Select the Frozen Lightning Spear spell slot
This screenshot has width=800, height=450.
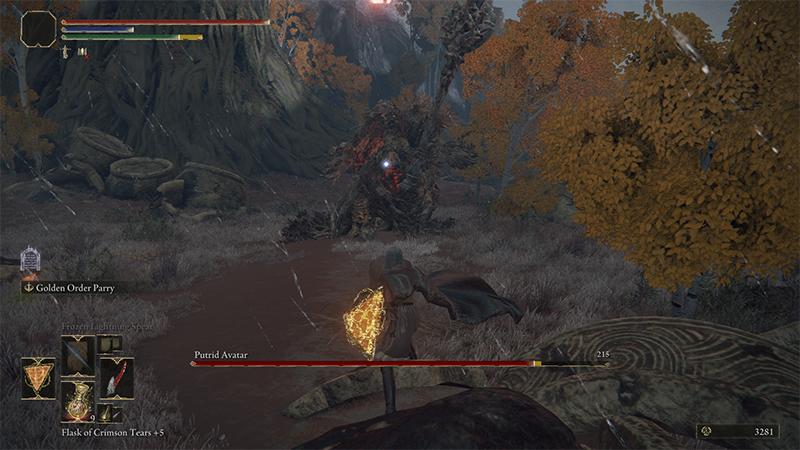click(x=77, y=353)
